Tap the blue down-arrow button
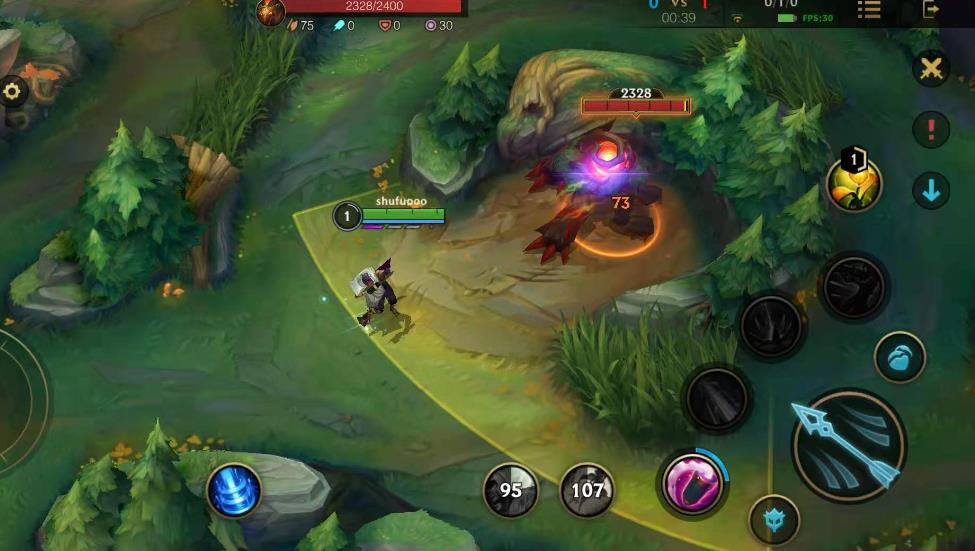The width and height of the screenshot is (975, 551). [932, 190]
